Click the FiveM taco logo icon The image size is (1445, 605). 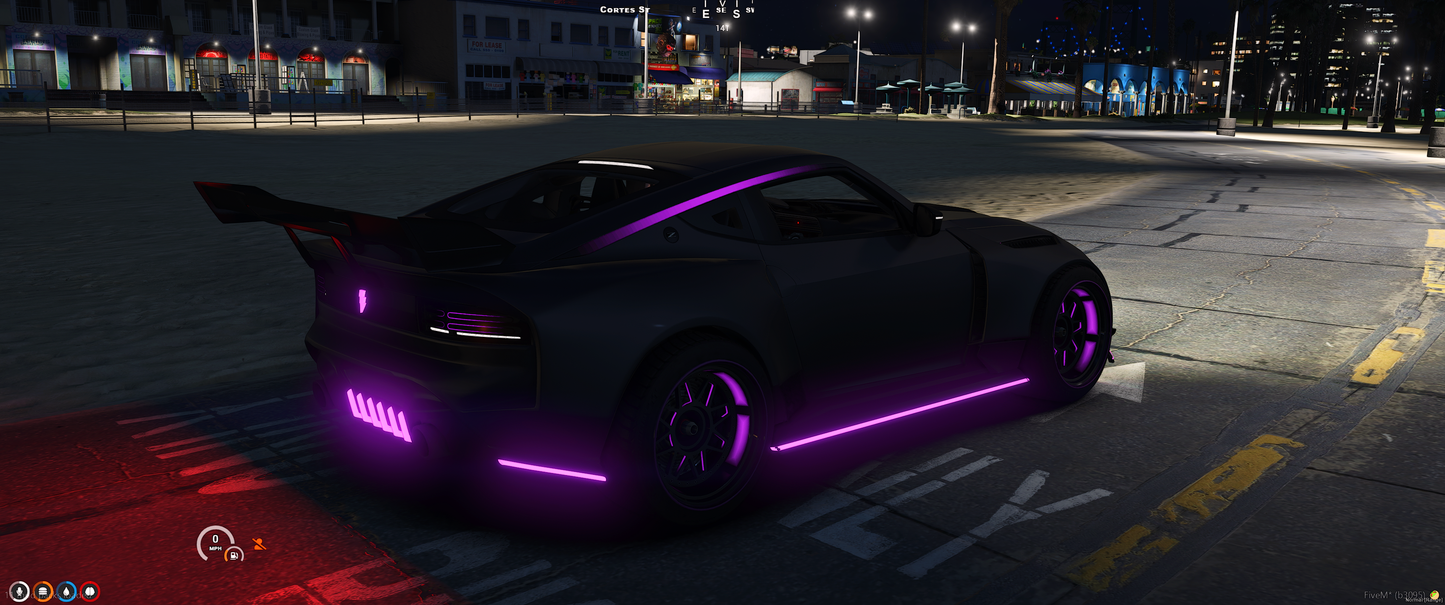click(x=1437, y=595)
